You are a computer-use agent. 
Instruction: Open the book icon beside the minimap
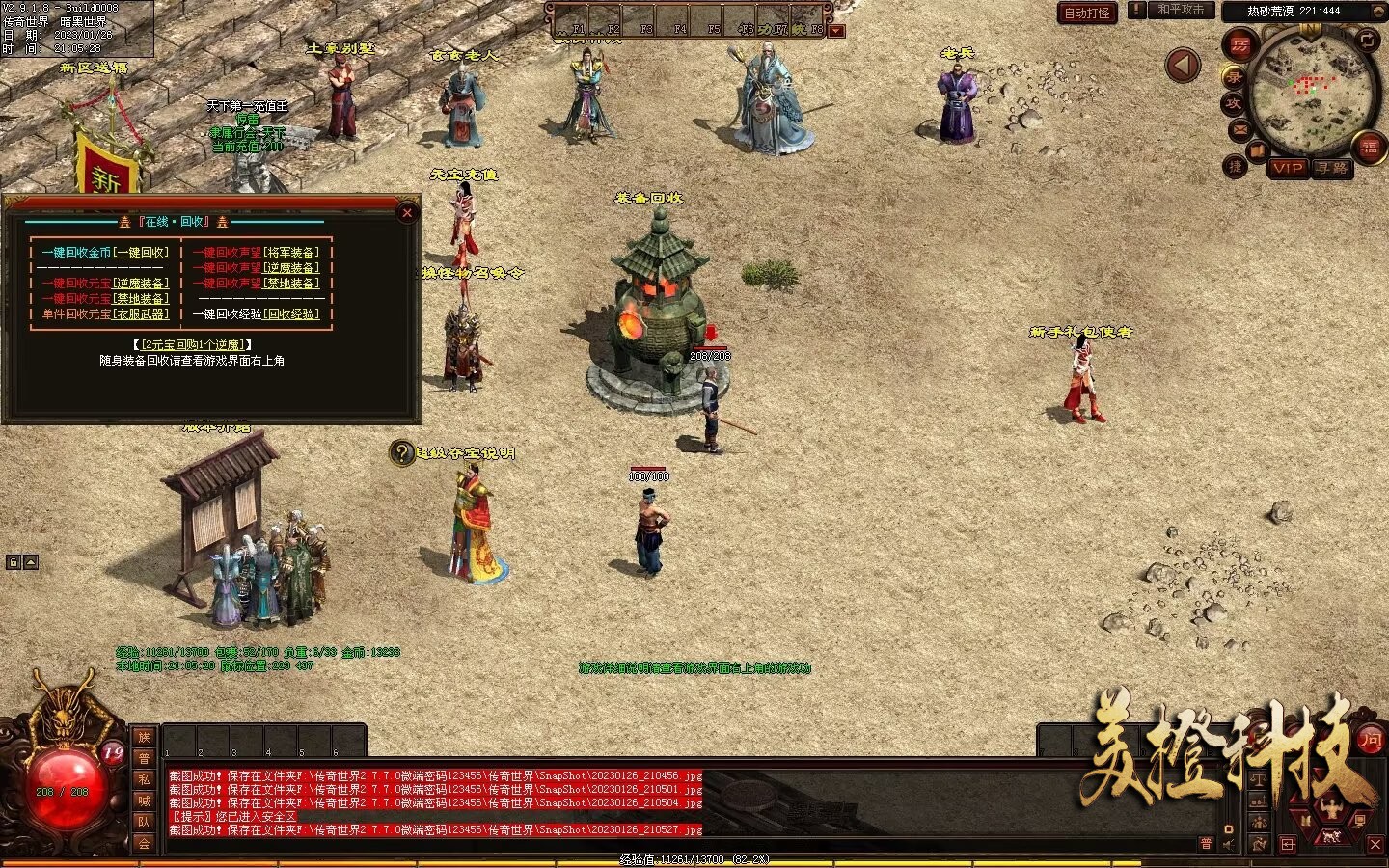coord(1257,151)
